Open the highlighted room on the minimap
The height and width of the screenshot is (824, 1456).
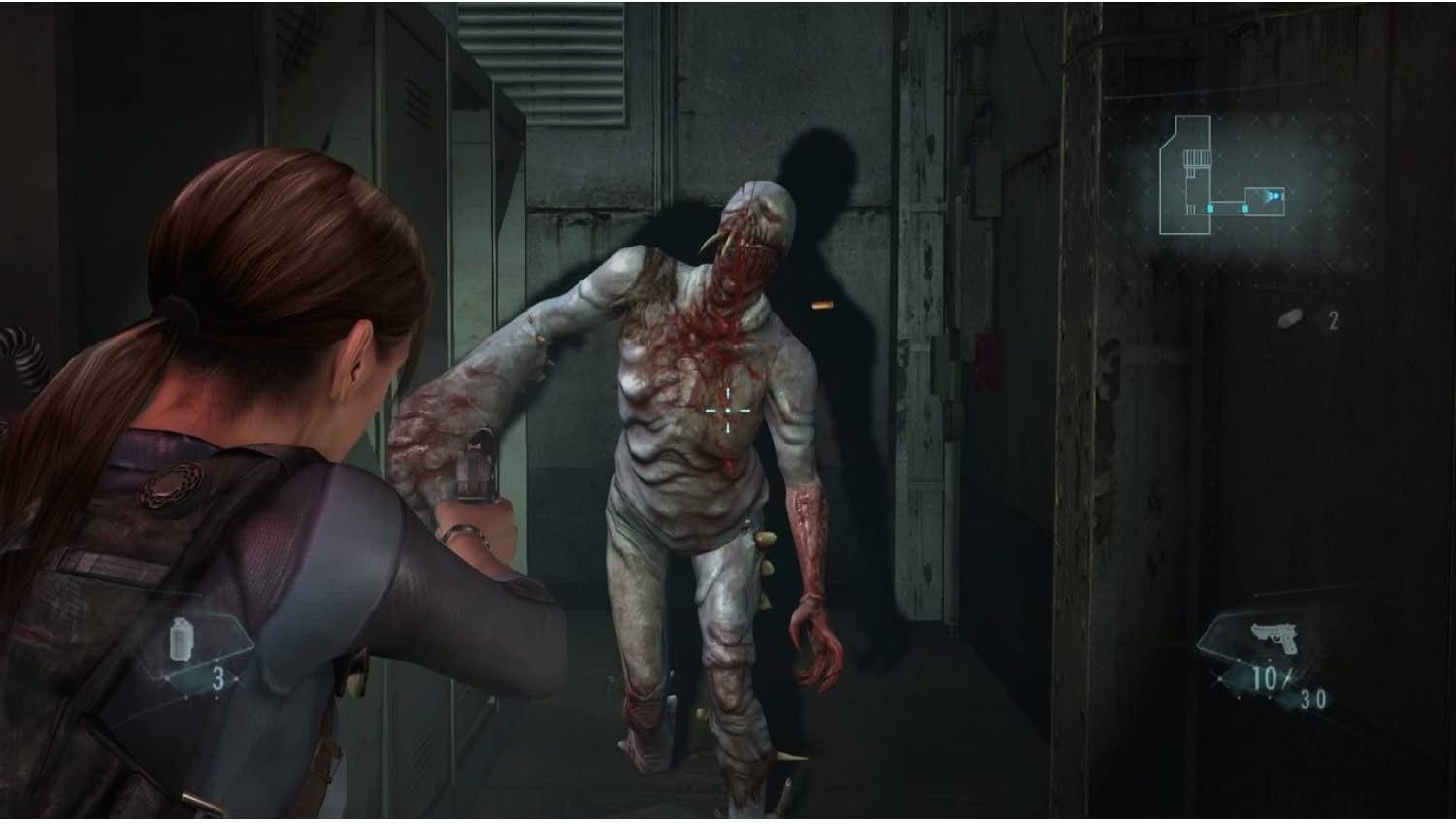1265,201
